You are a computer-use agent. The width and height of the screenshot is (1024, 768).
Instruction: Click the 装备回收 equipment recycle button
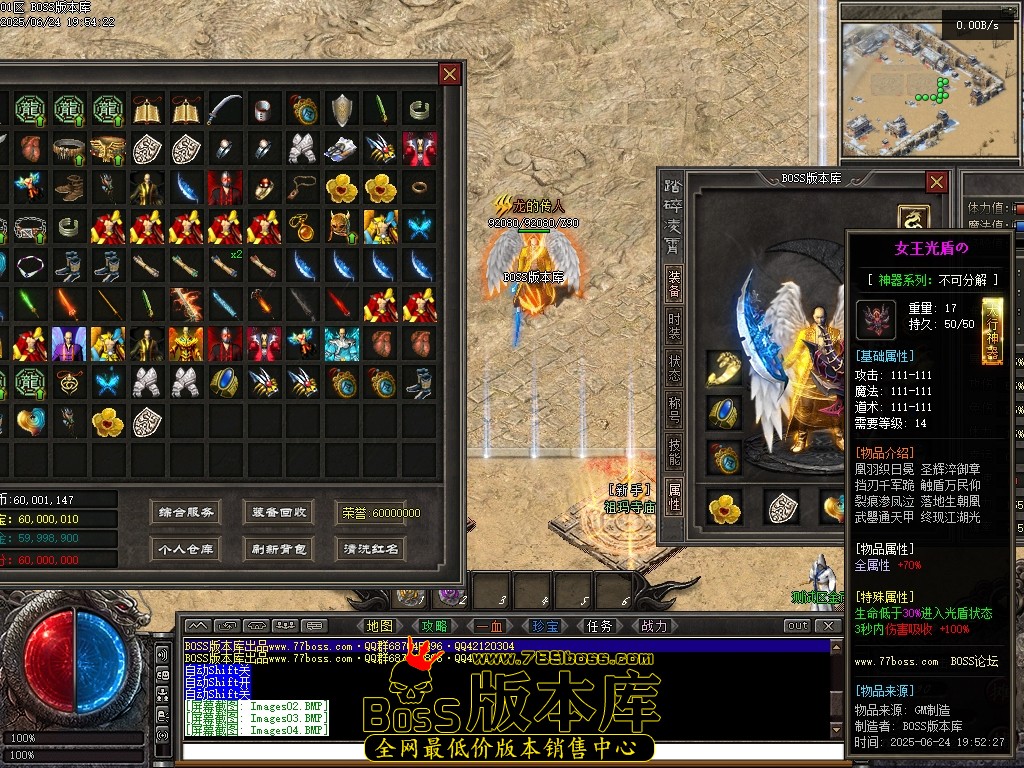[279, 513]
